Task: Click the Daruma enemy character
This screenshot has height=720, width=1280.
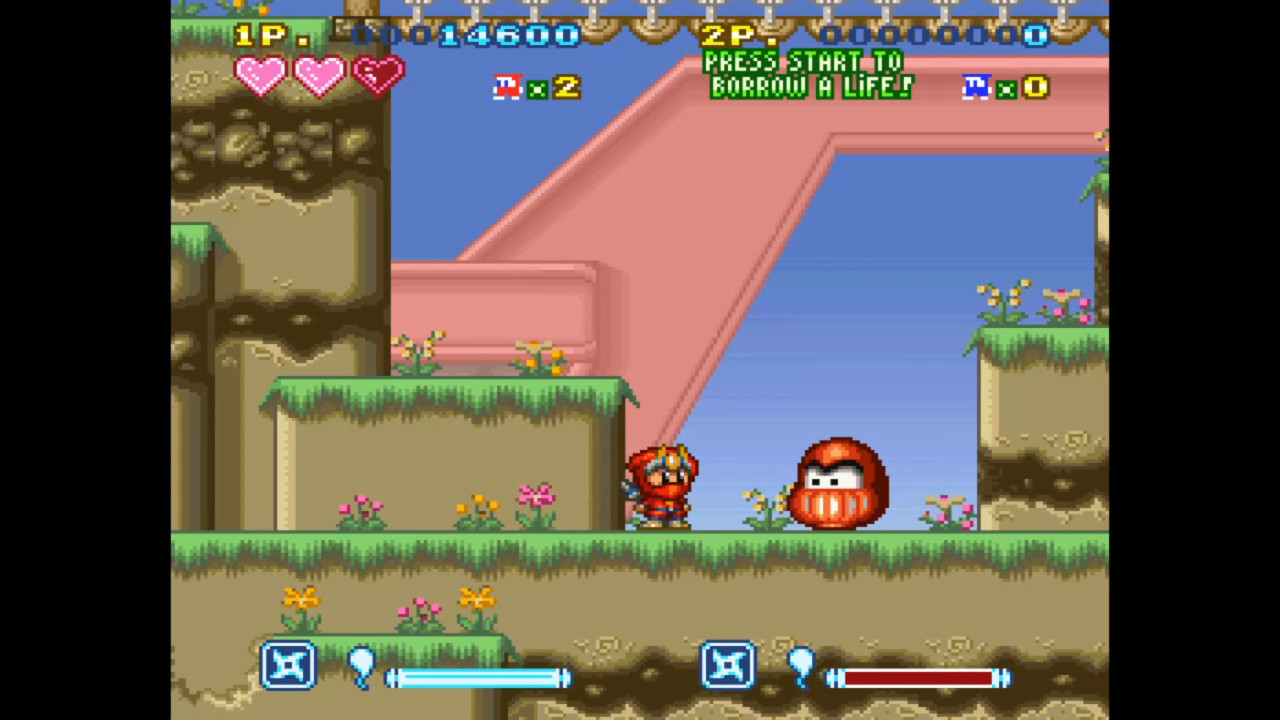Action: click(x=840, y=485)
